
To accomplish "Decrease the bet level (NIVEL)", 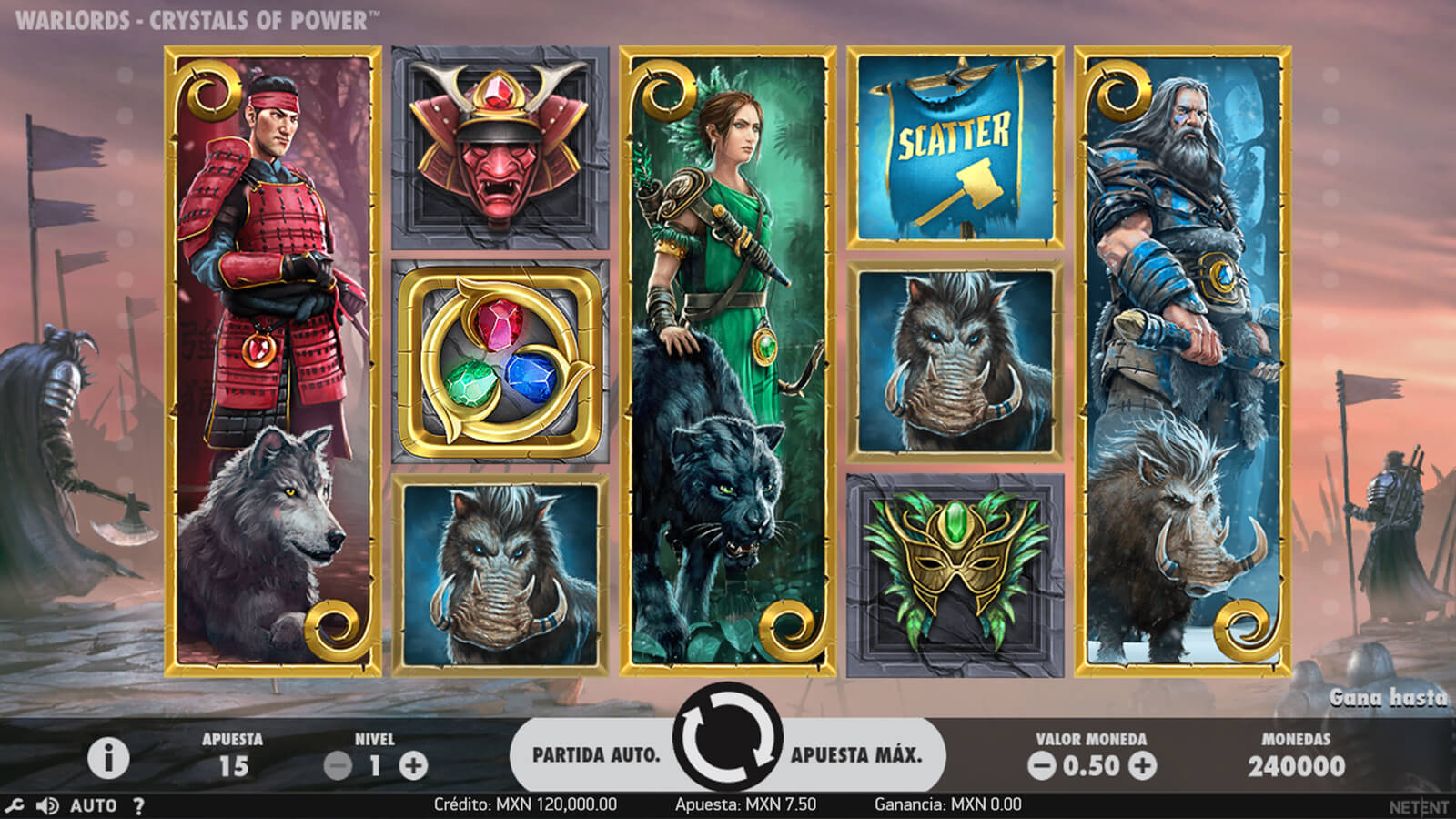I will click(x=338, y=766).
